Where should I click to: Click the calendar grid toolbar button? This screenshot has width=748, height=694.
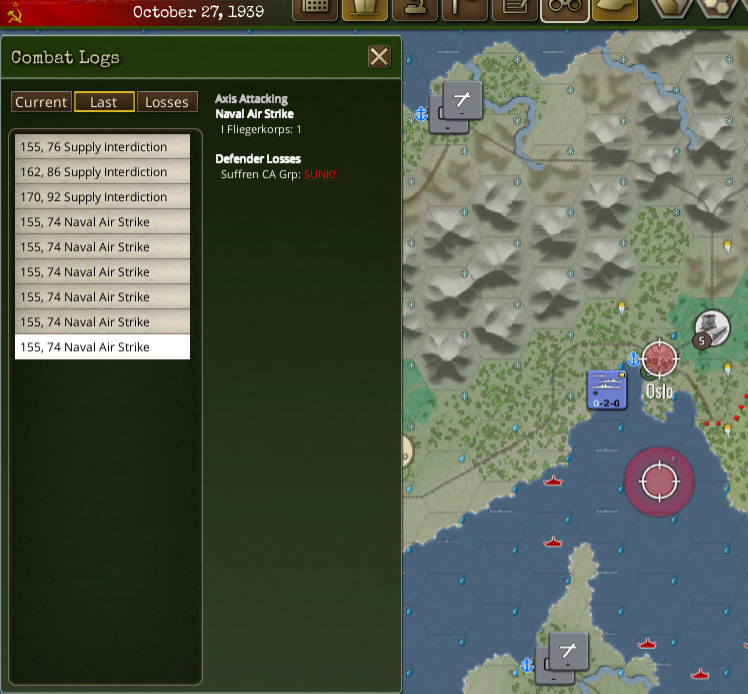tap(315, 9)
